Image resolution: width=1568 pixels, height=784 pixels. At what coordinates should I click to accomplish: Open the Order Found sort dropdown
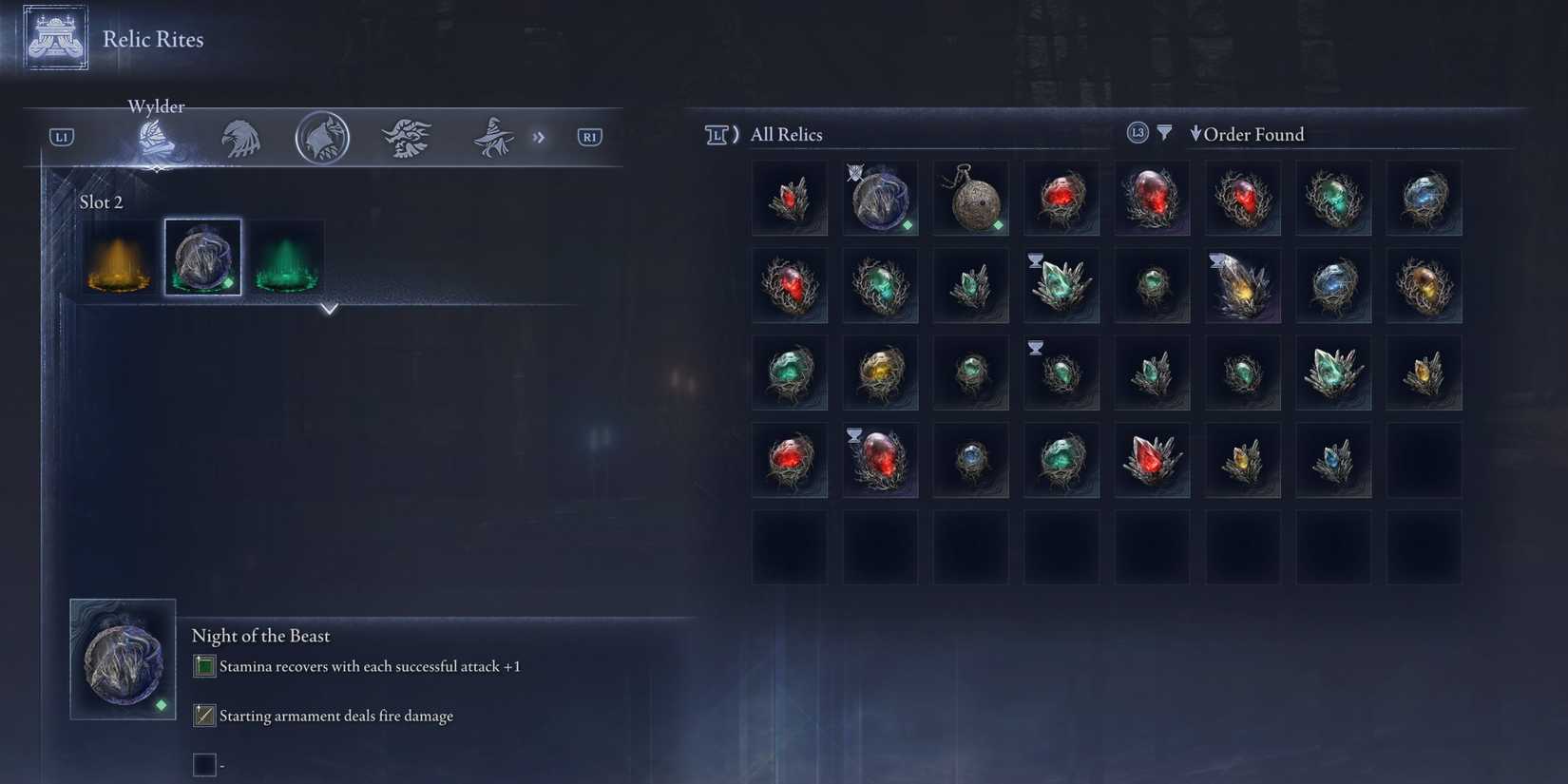(1248, 135)
